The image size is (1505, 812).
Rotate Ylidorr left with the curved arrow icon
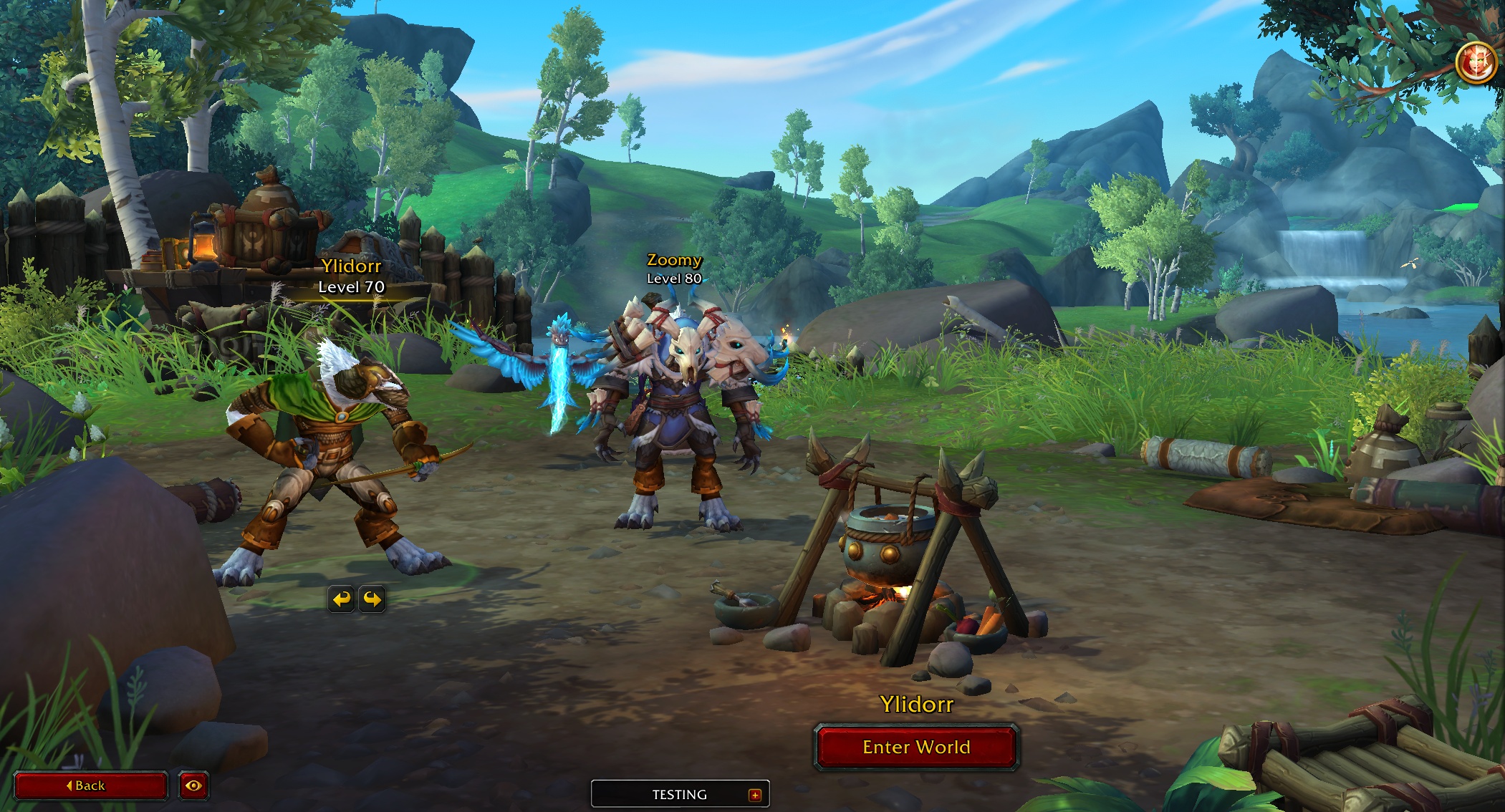point(343,600)
